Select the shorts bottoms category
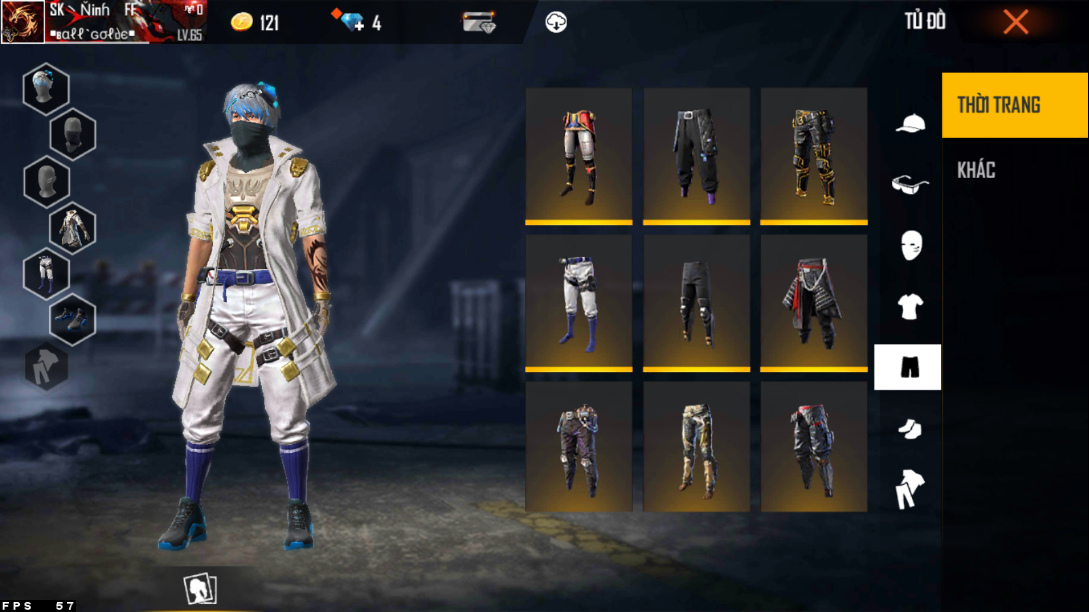This screenshot has width=1089, height=612. [908, 367]
